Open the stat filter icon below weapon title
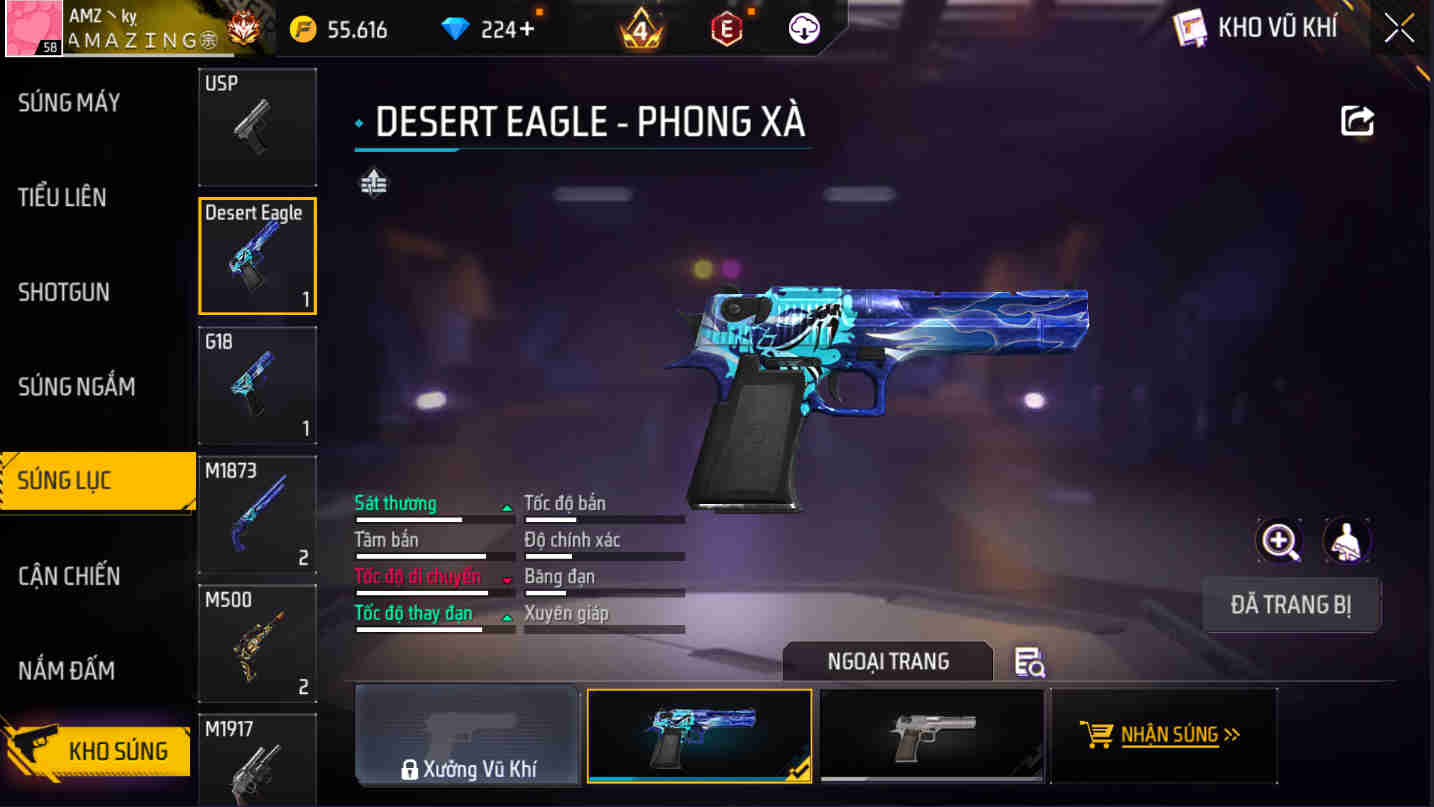Viewport: 1434px width, 807px height. click(x=372, y=183)
